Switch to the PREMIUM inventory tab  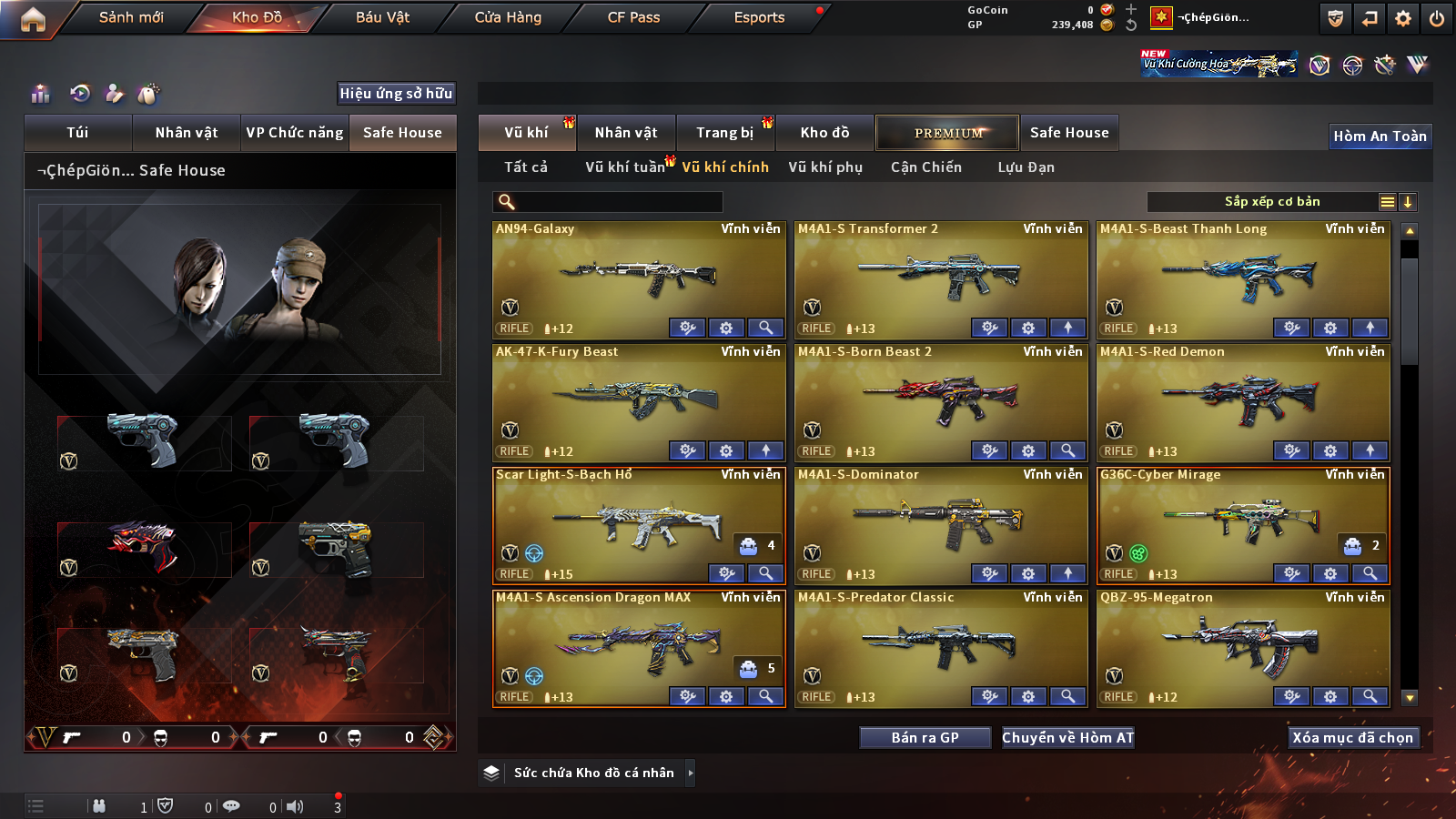[947, 133]
